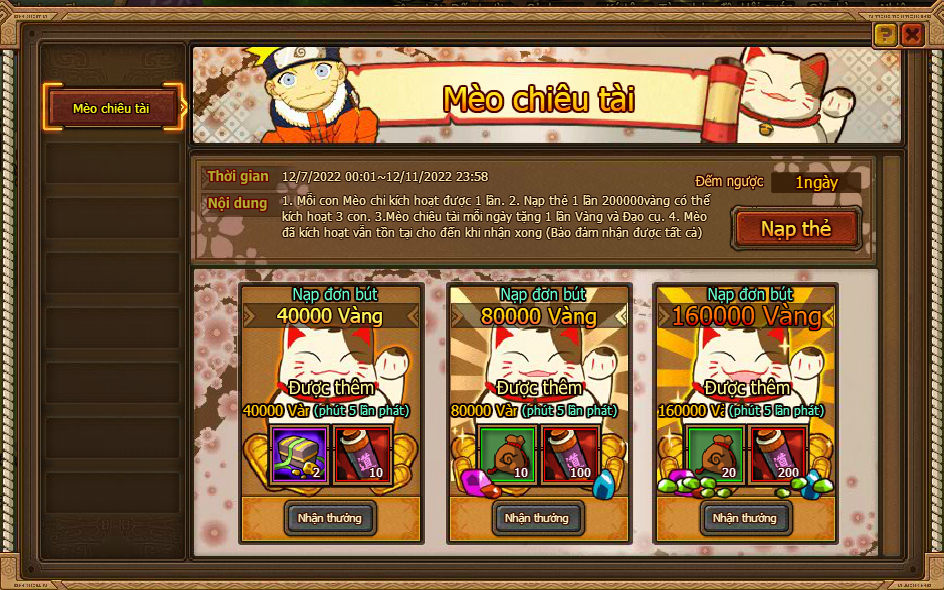Claim reward for the 160000 Vàng cat
Viewport: 944px width, 590px height.
point(744,518)
